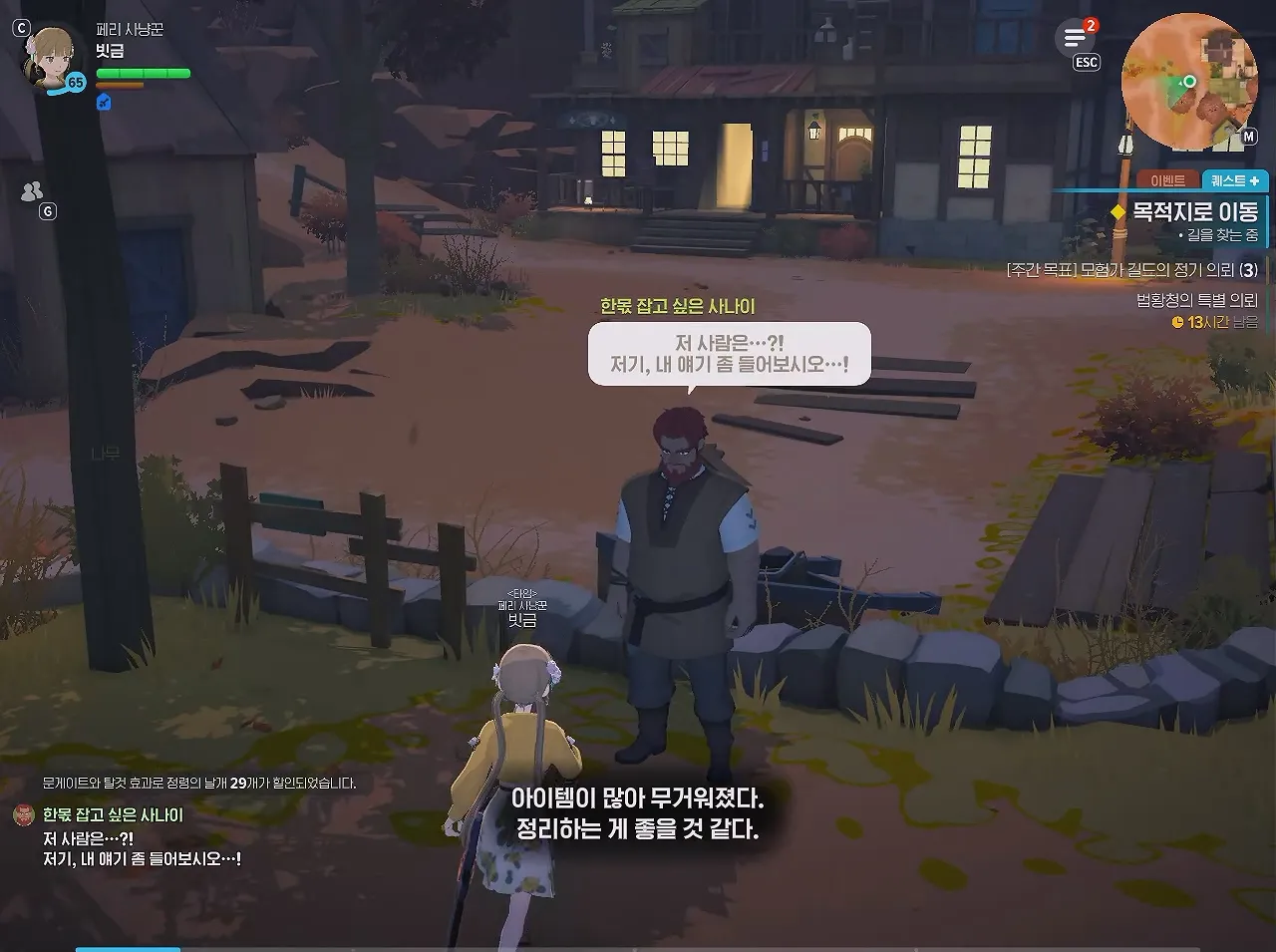Switch to the 이벤트 tab
This screenshot has height=952, width=1276.
(1166, 179)
